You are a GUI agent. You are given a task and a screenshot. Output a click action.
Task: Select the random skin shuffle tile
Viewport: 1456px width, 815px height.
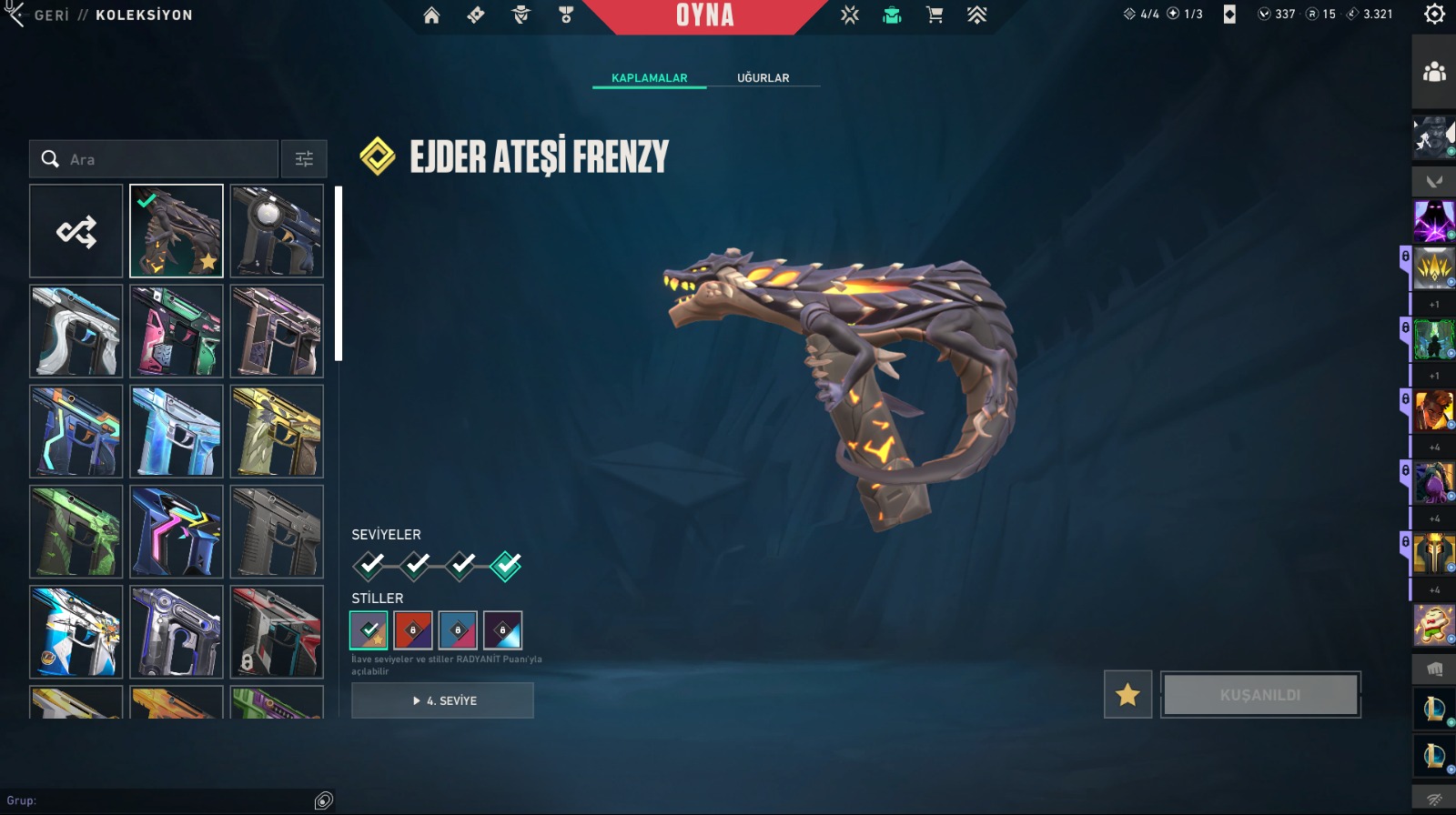click(x=76, y=231)
